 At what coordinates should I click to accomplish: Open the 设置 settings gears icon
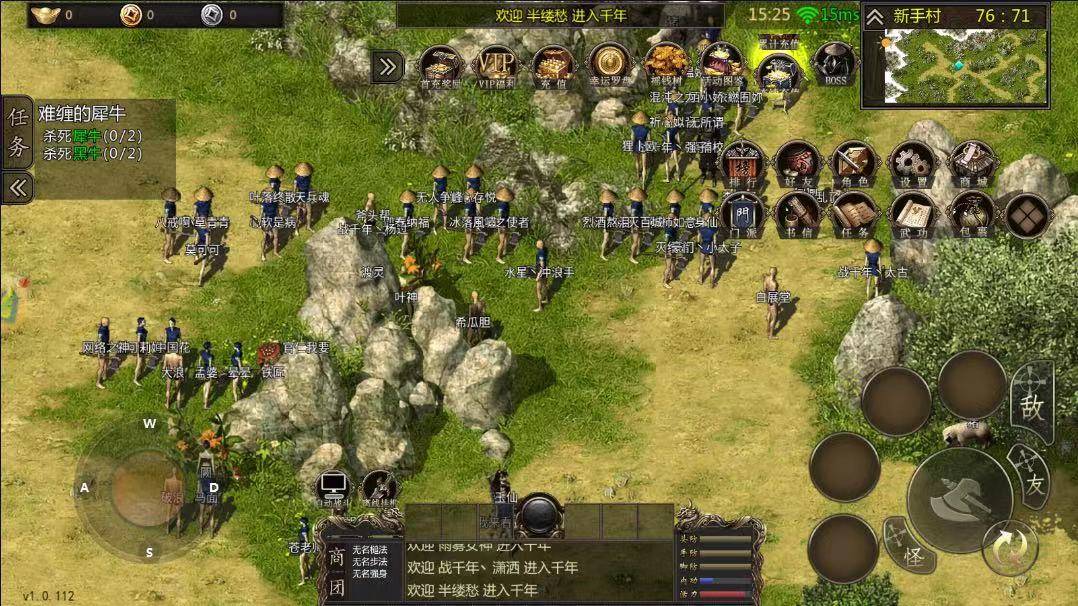point(912,163)
